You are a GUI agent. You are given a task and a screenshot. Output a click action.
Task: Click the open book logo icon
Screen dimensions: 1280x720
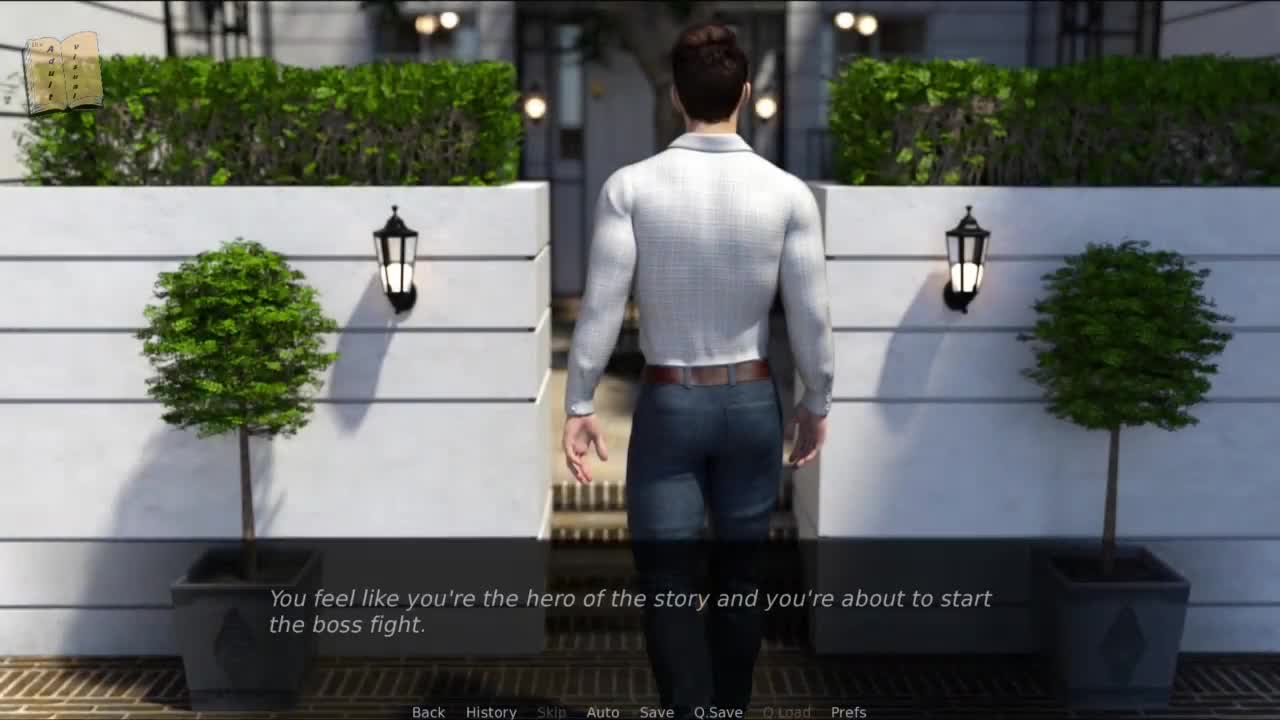click(63, 72)
